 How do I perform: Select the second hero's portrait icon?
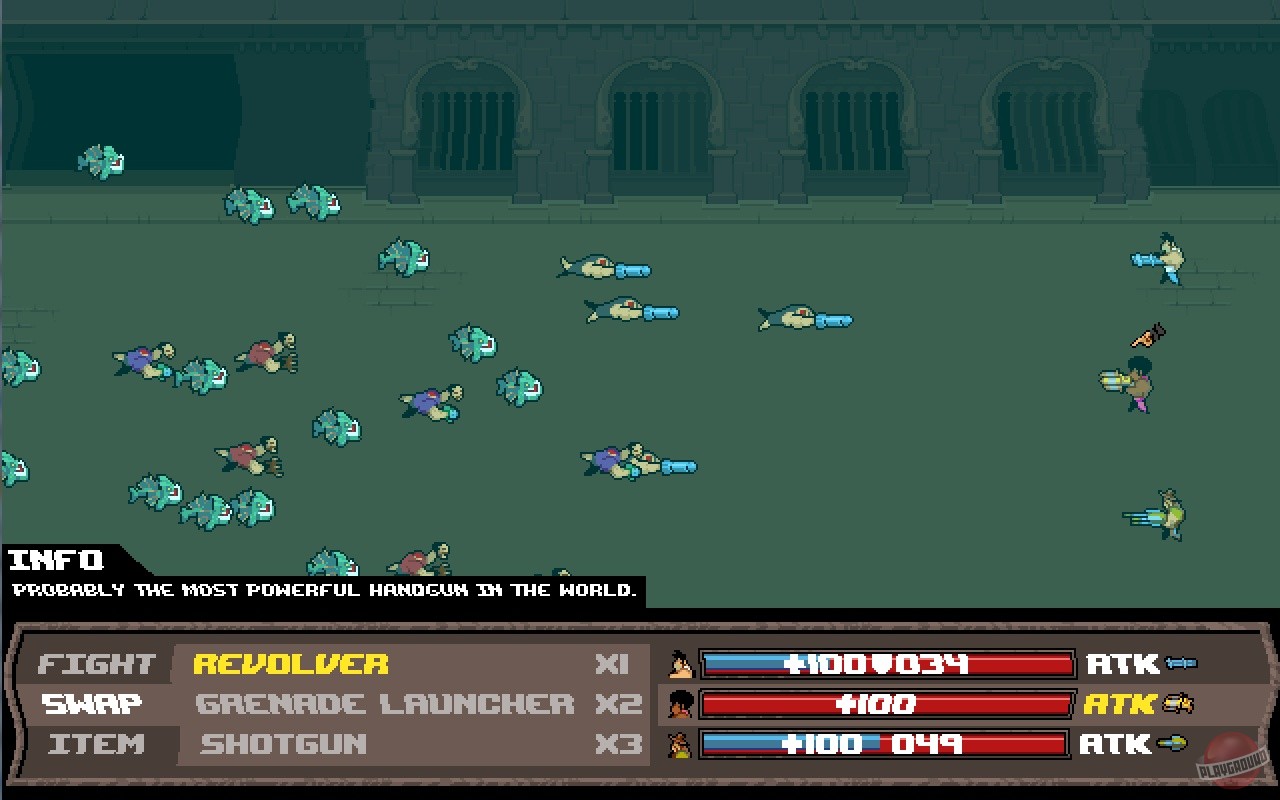click(683, 704)
